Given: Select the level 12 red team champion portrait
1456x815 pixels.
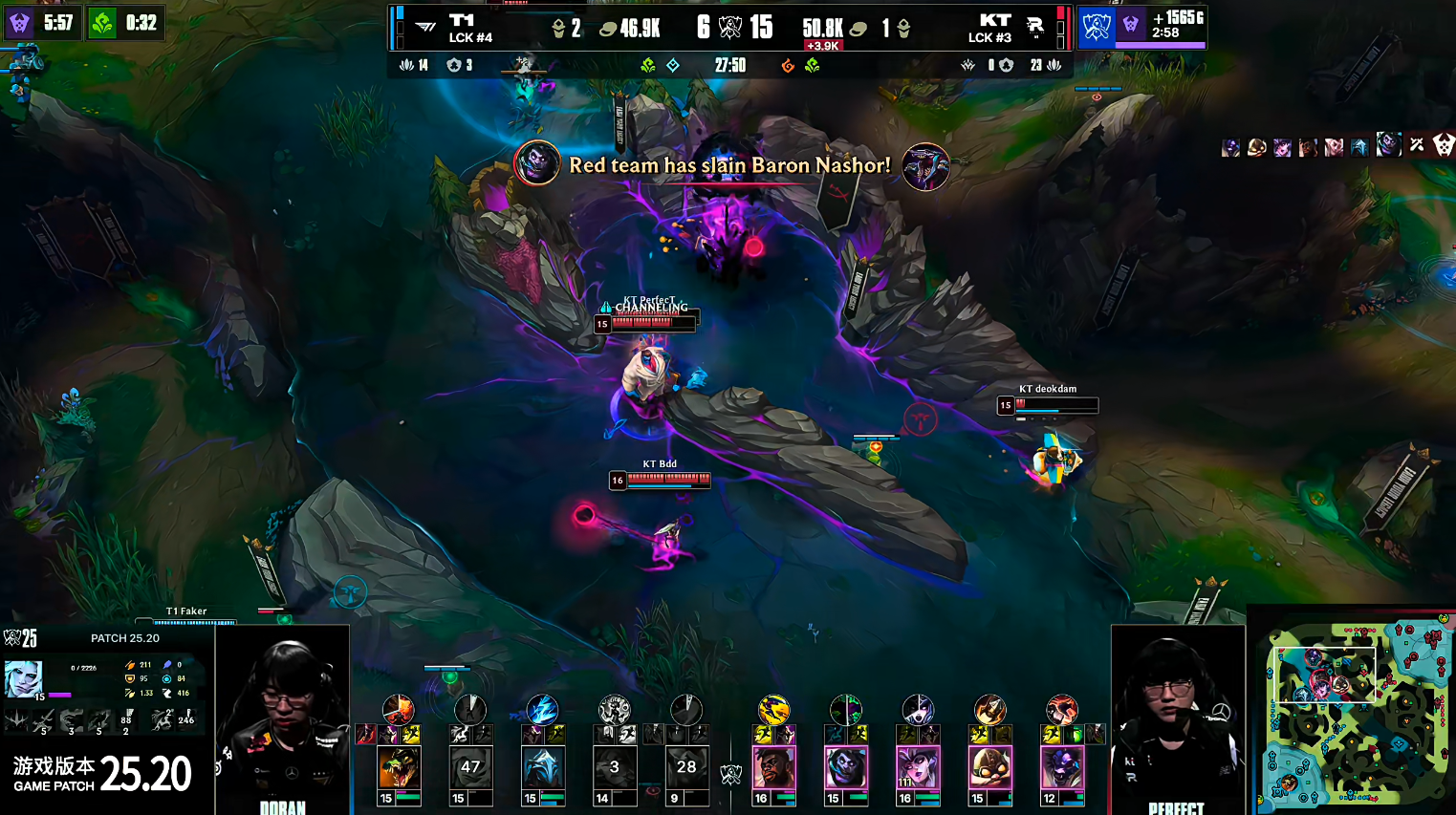Looking at the screenshot, I should coord(1062,767).
